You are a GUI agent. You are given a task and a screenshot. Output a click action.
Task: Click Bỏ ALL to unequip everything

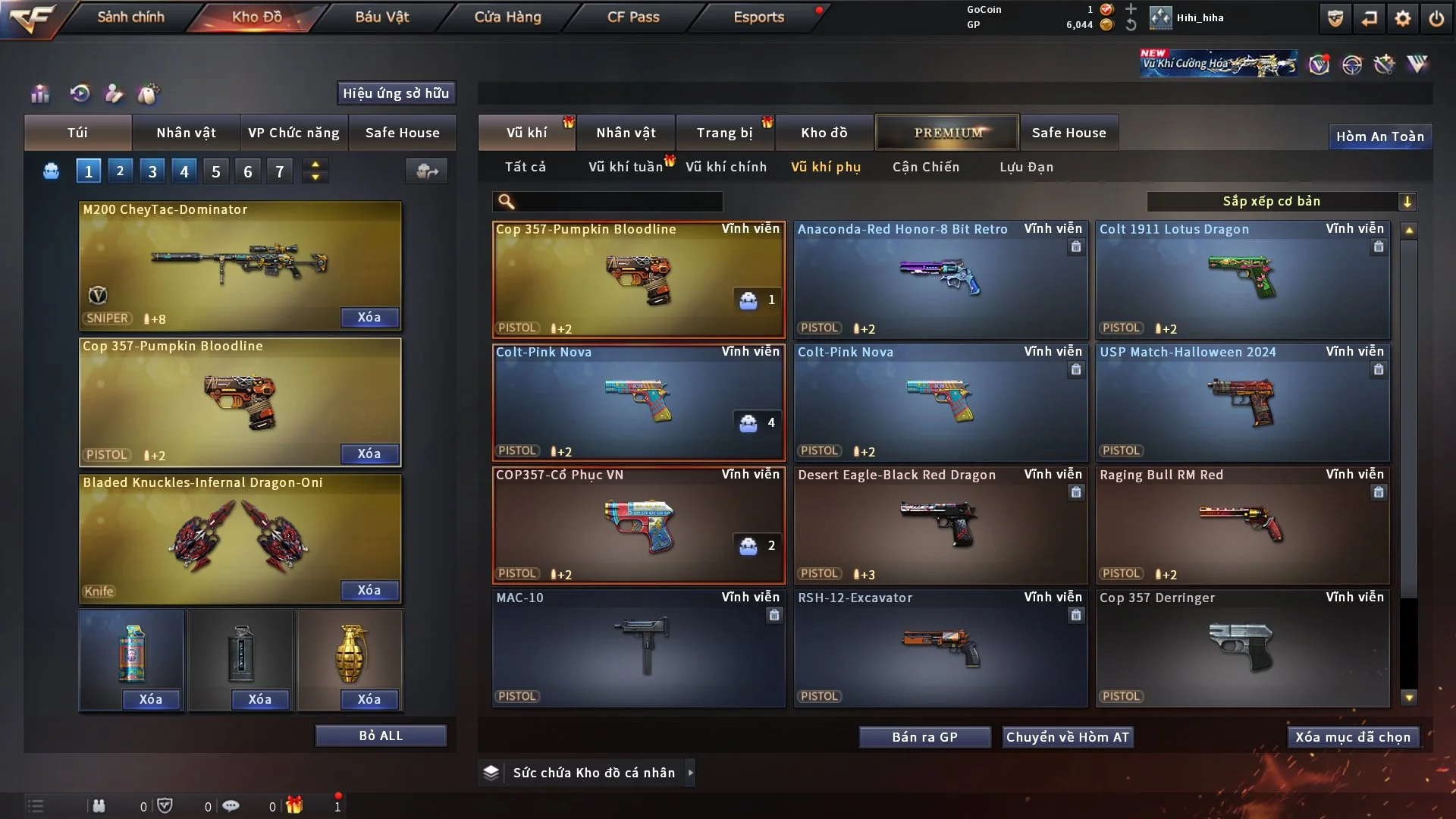[x=381, y=736]
